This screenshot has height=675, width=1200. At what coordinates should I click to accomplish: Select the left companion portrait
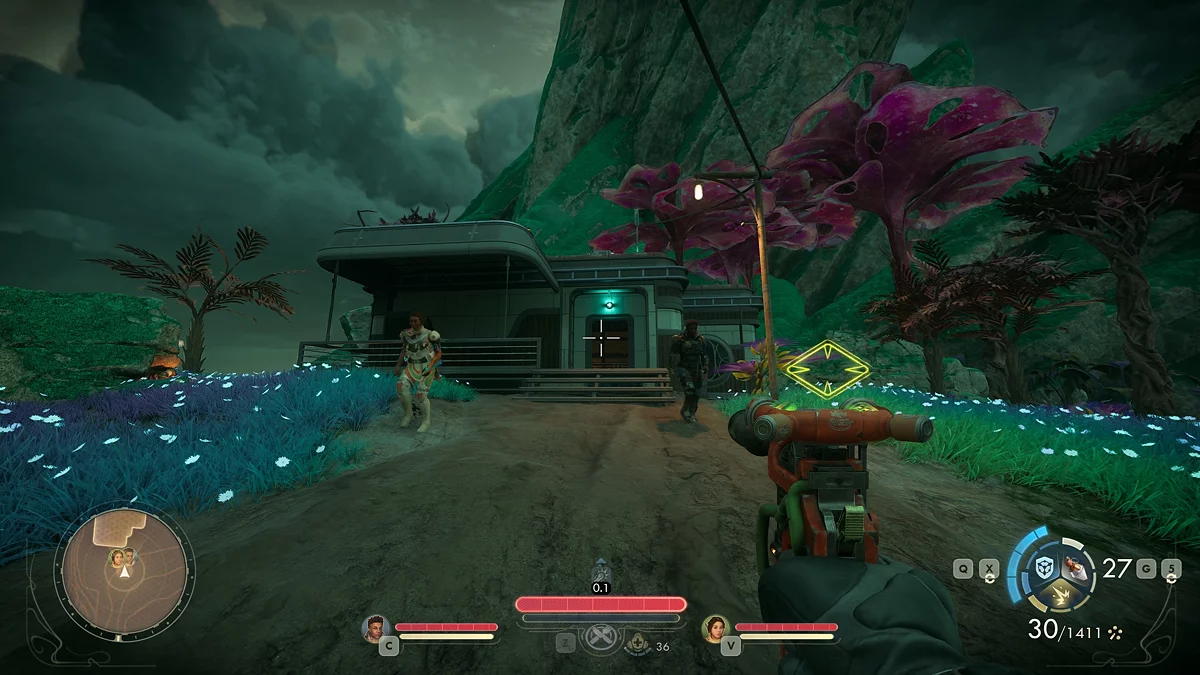[x=376, y=627]
